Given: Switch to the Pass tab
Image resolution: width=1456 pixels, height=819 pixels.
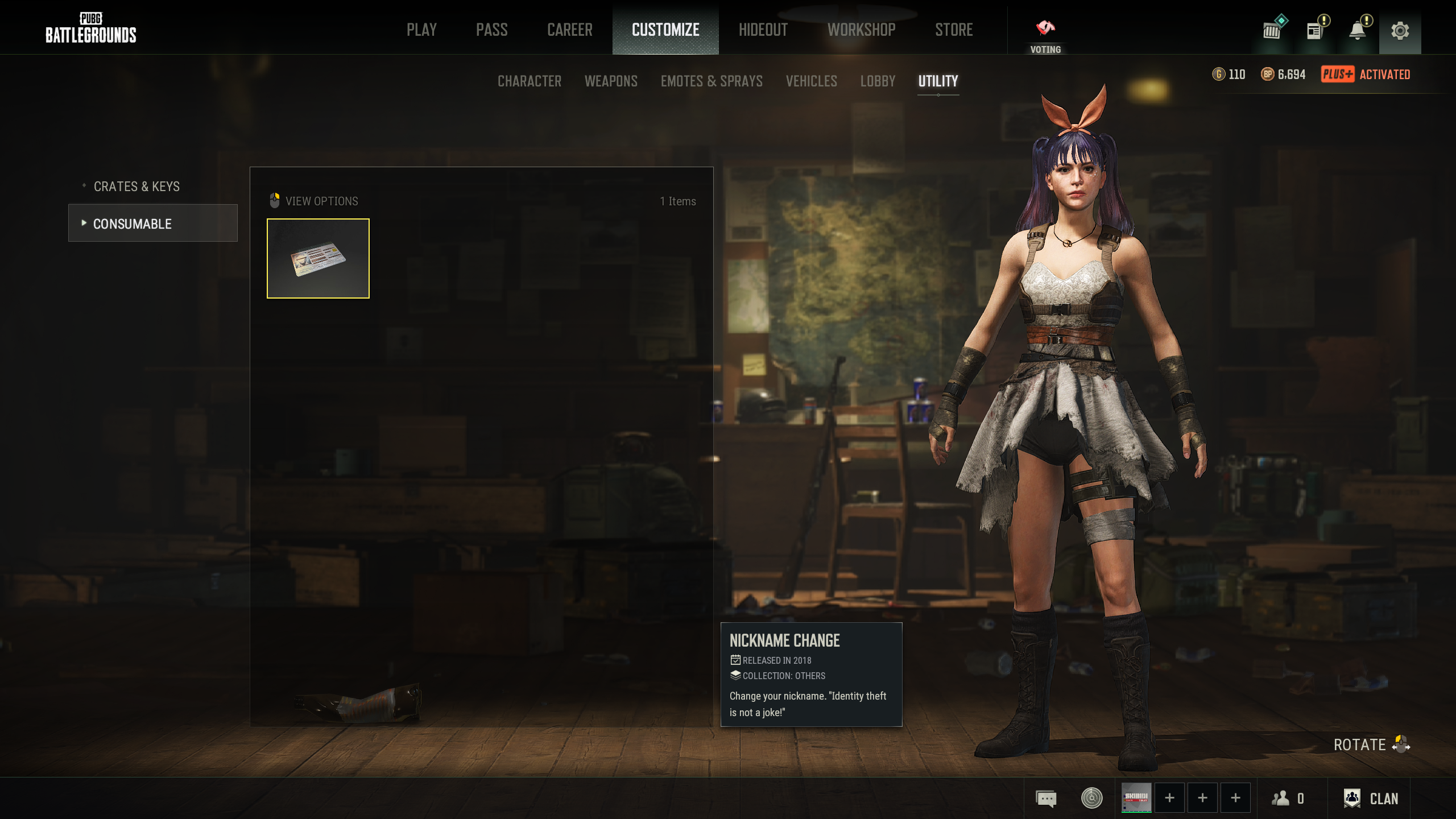Looking at the screenshot, I should [491, 30].
